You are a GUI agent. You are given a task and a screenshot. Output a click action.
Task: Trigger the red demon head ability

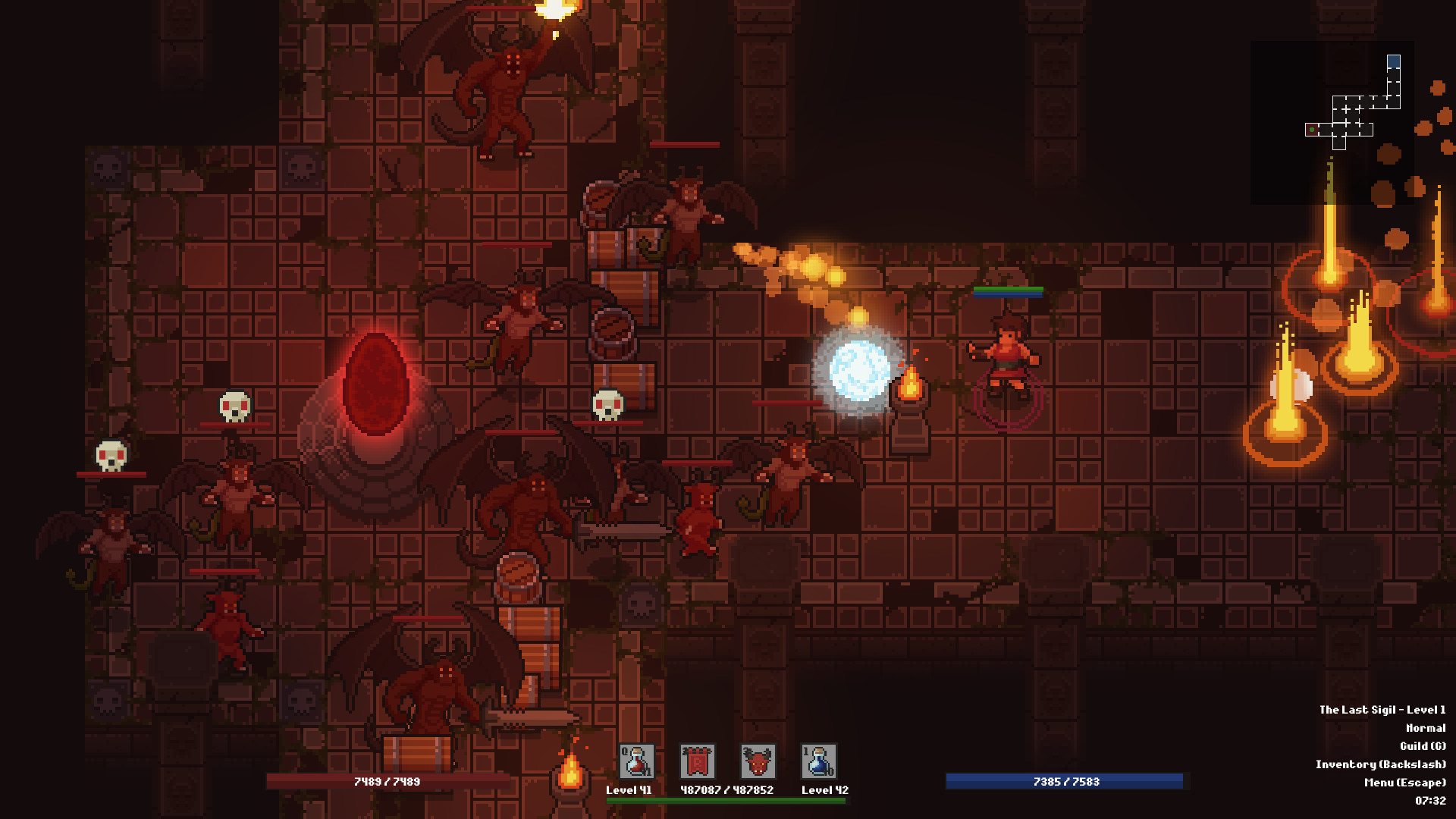point(758,761)
